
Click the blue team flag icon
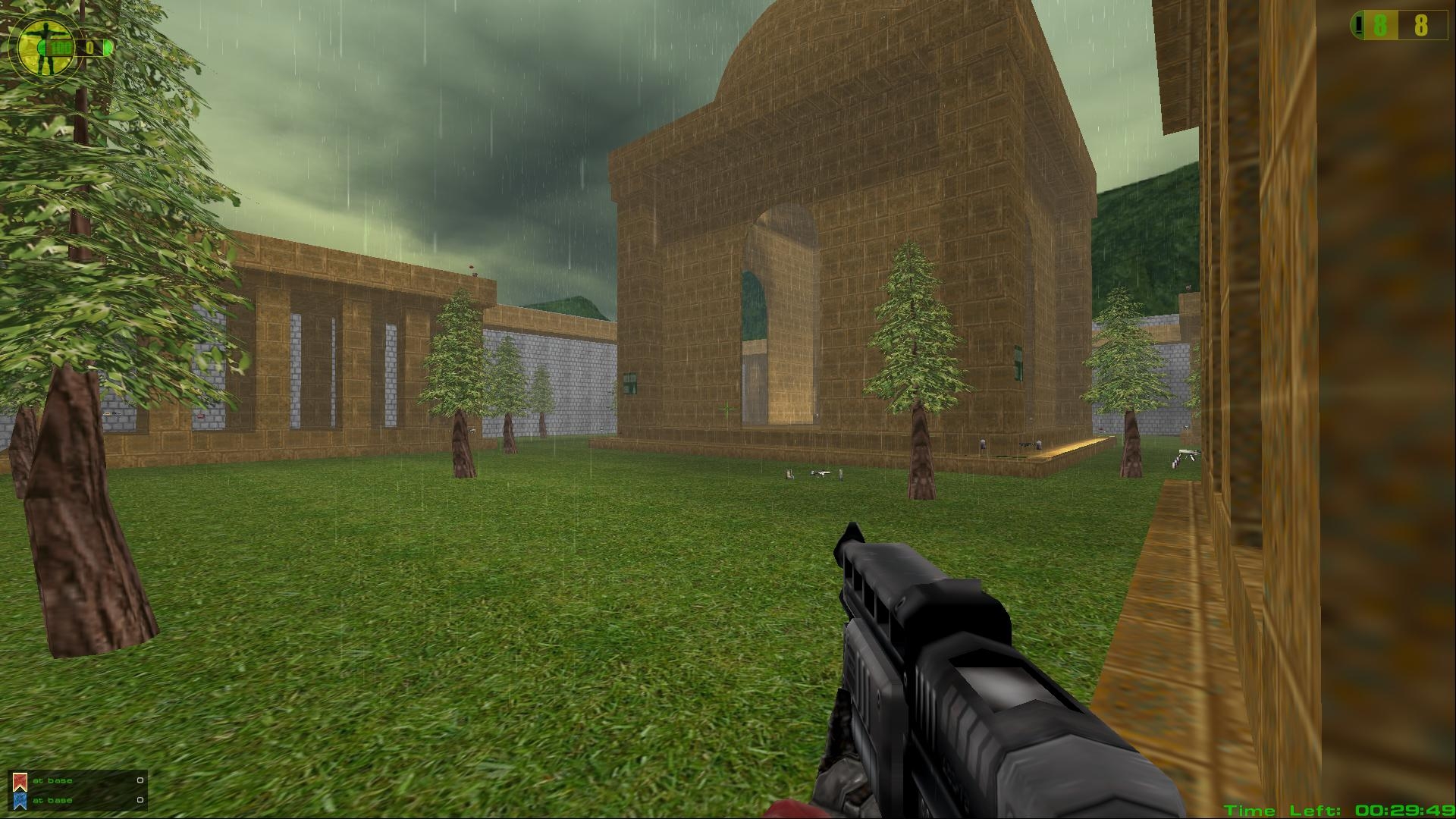tap(20, 800)
